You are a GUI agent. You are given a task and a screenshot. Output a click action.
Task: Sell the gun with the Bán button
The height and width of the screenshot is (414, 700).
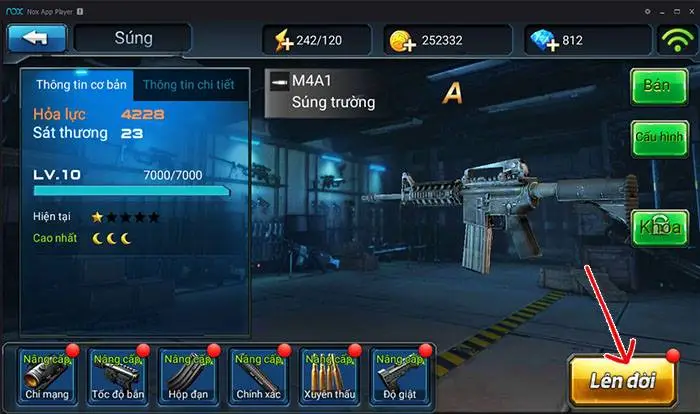click(656, 87)
